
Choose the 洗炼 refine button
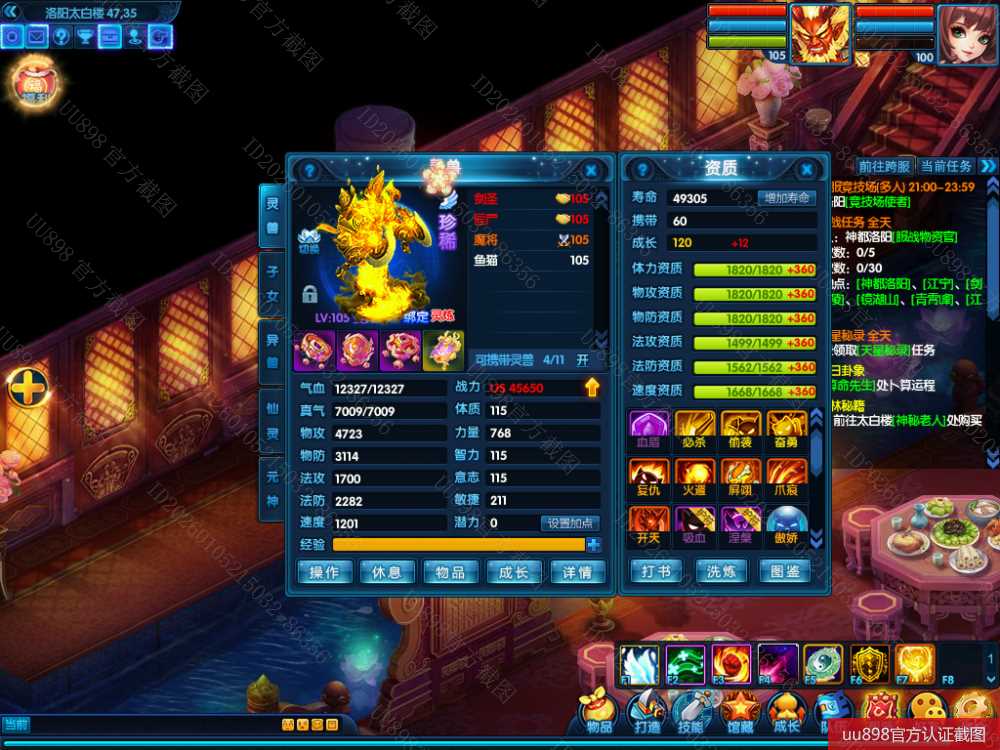pos(721,572)
